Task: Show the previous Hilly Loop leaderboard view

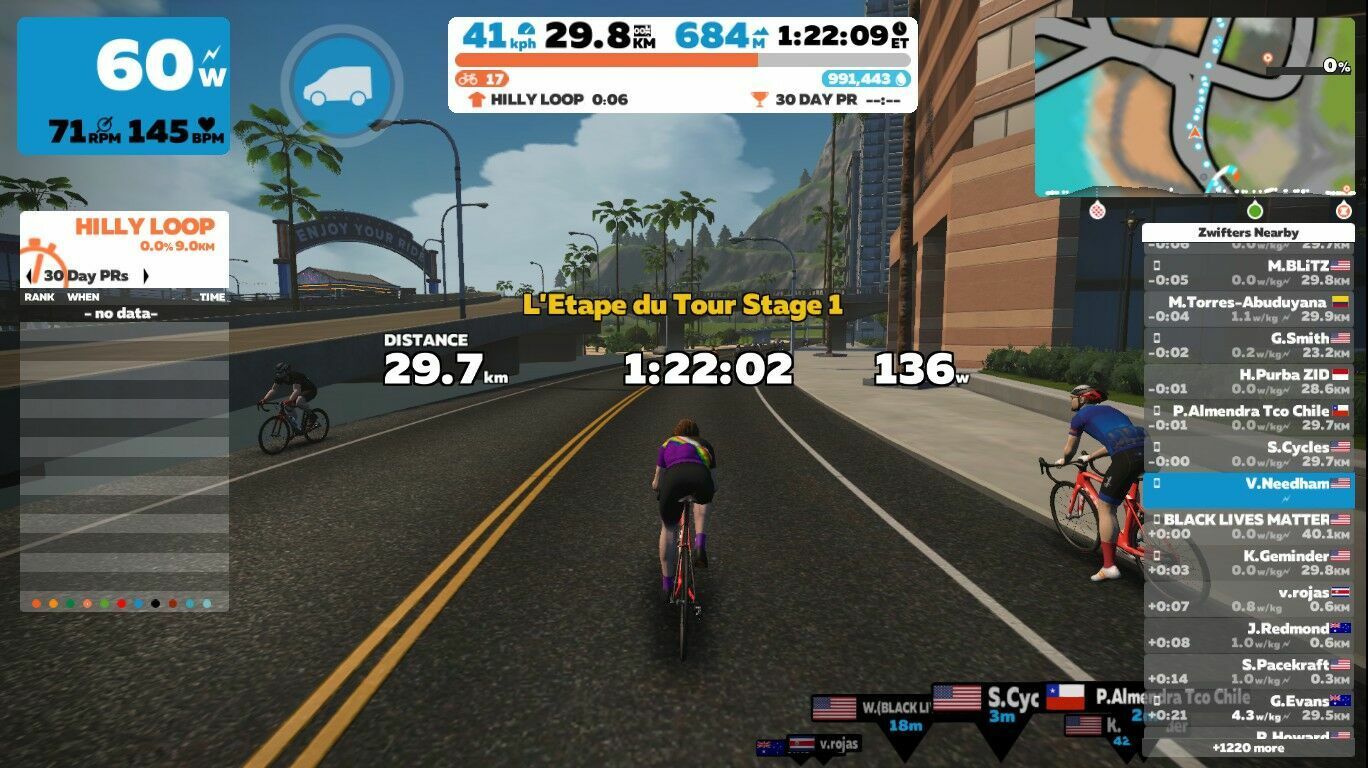Action: 29,276
